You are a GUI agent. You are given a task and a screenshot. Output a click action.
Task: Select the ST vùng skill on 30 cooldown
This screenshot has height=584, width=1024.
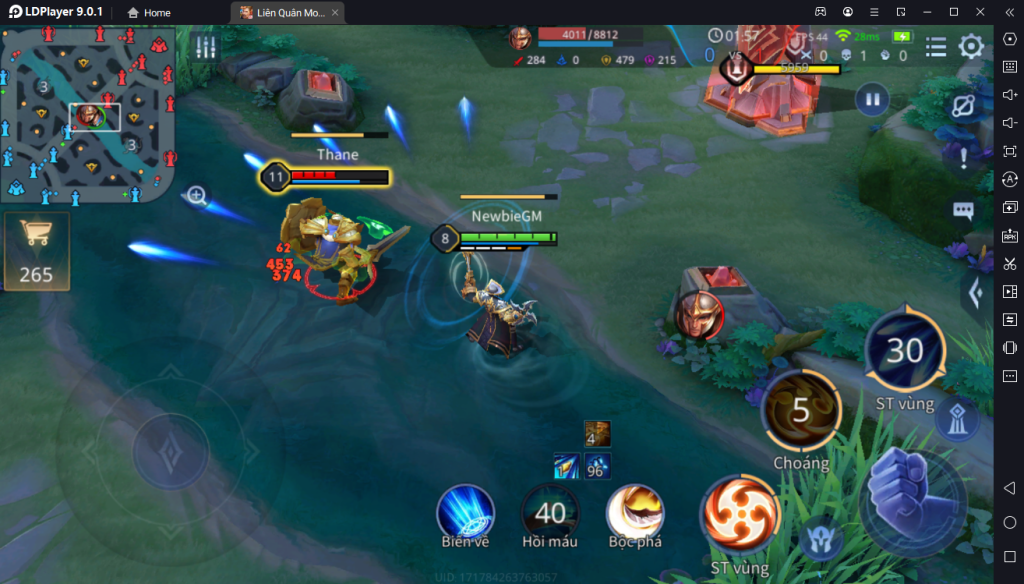[904, 351]
